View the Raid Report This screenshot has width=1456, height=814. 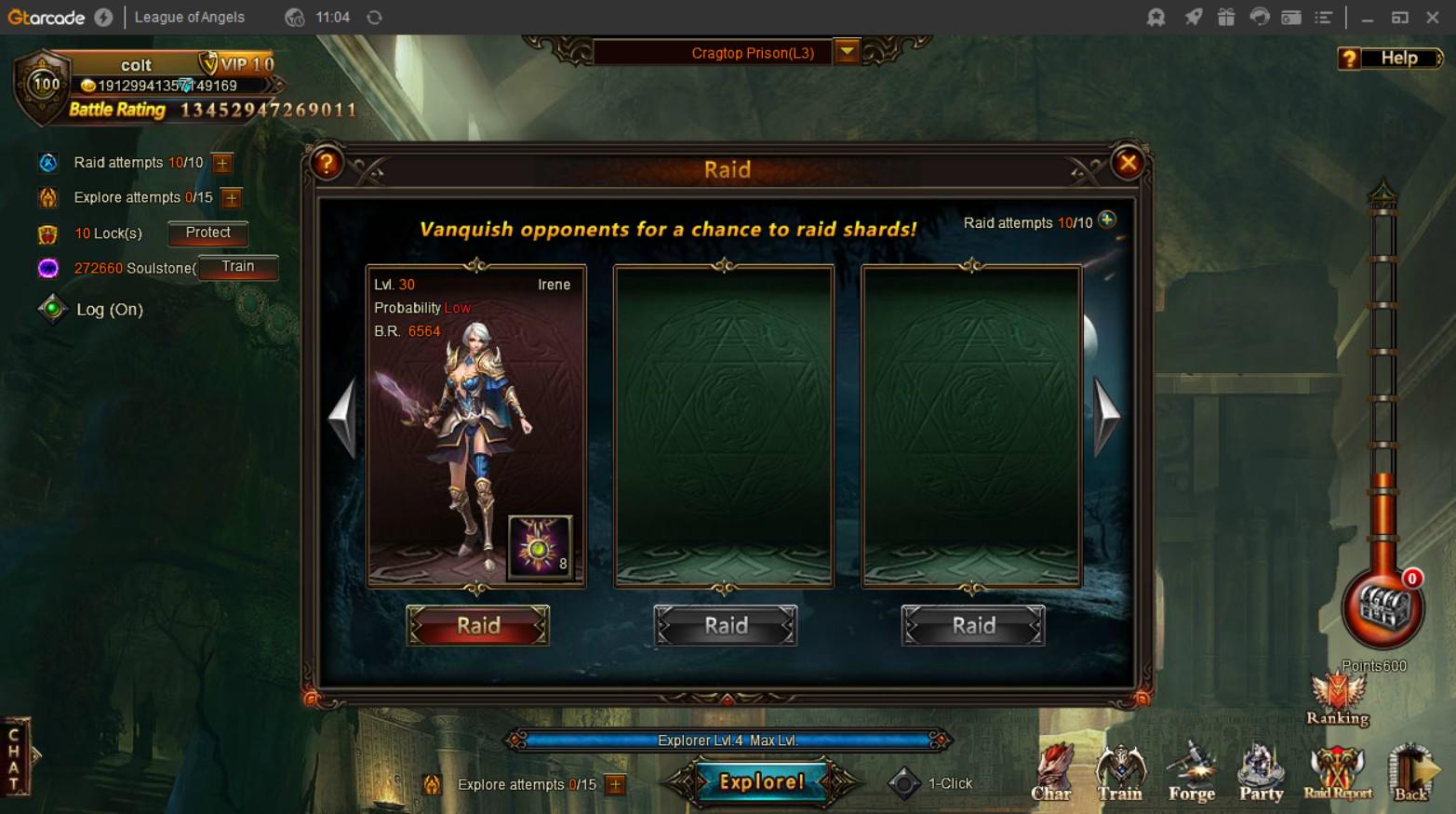tap(1337, 774)
